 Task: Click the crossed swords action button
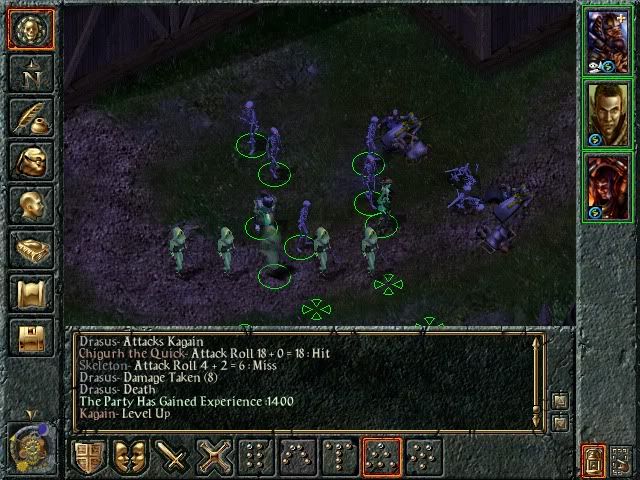[x=216, y=457]
